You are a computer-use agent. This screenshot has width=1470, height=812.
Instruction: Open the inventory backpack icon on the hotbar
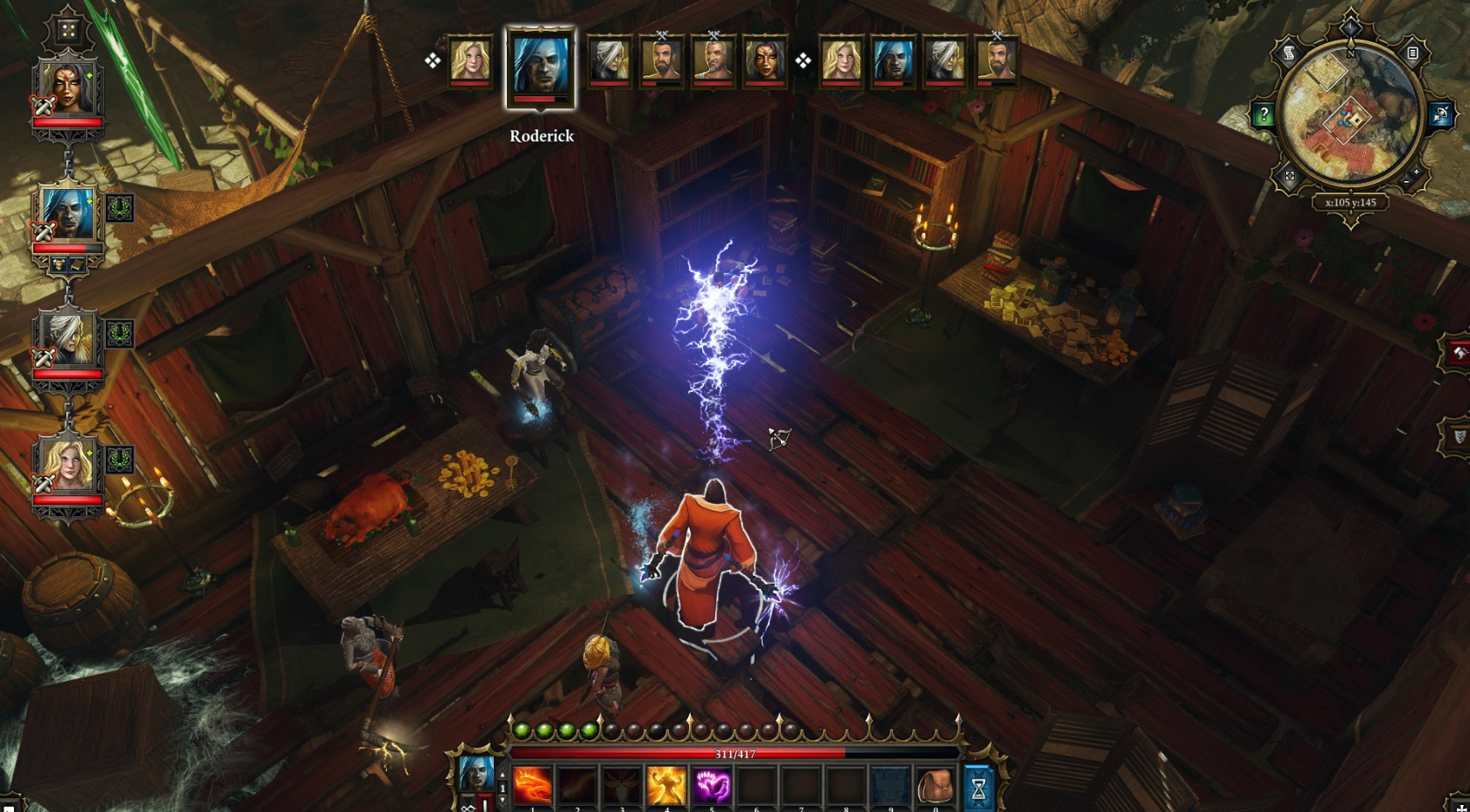[x=935, y=786]
